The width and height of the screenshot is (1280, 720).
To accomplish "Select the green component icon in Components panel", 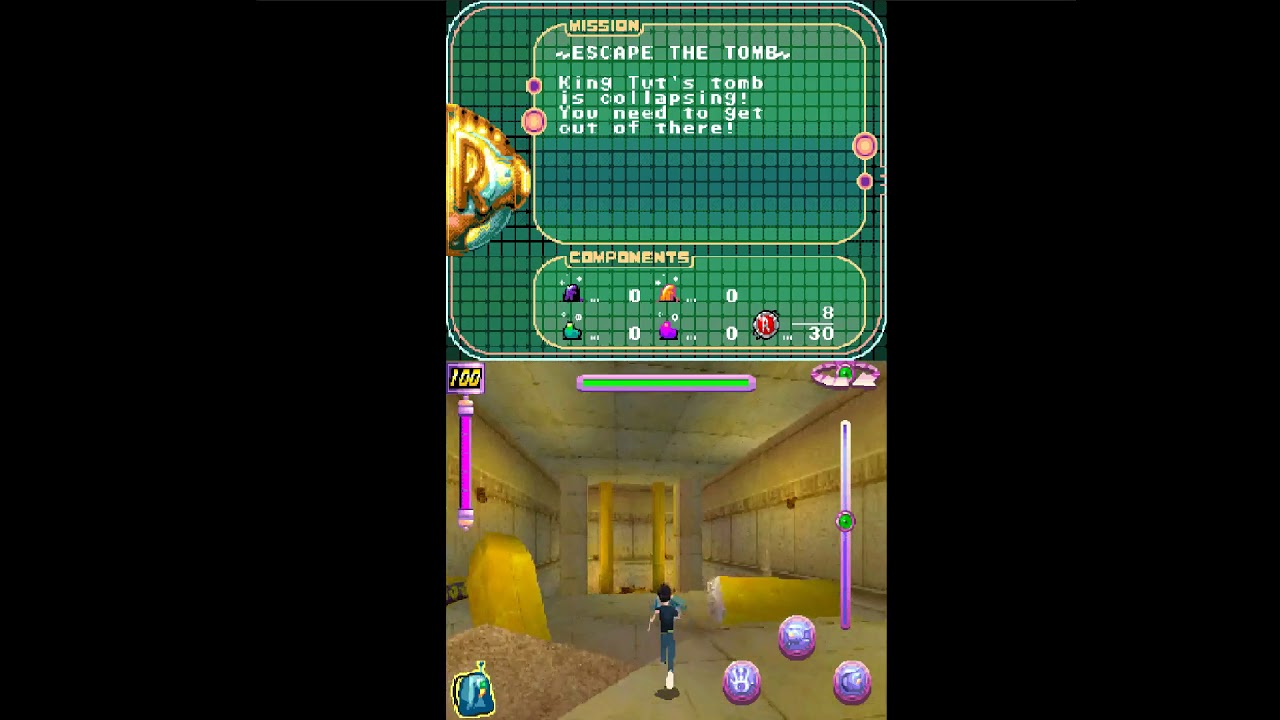I will click(573, 330).
